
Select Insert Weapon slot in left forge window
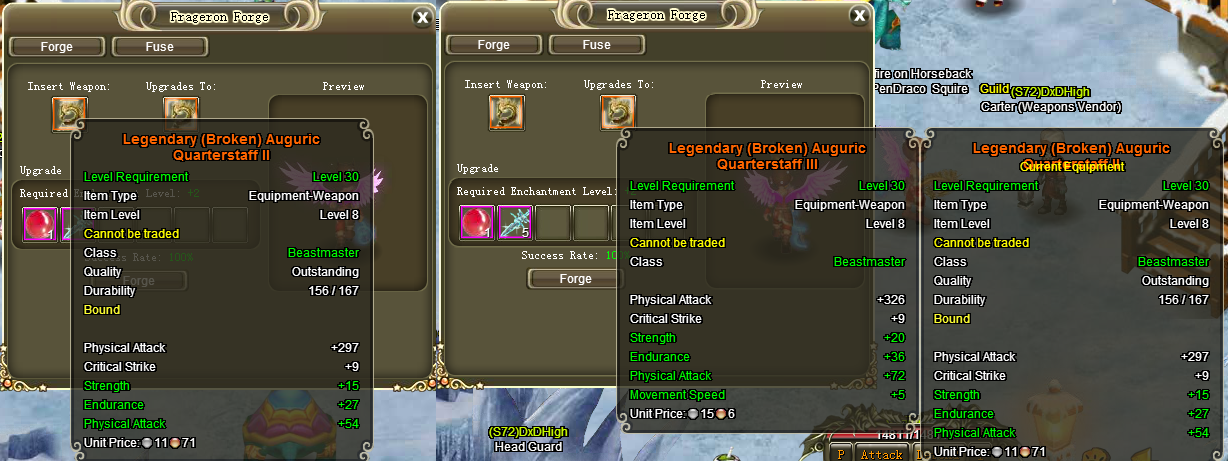coord(70,114)
